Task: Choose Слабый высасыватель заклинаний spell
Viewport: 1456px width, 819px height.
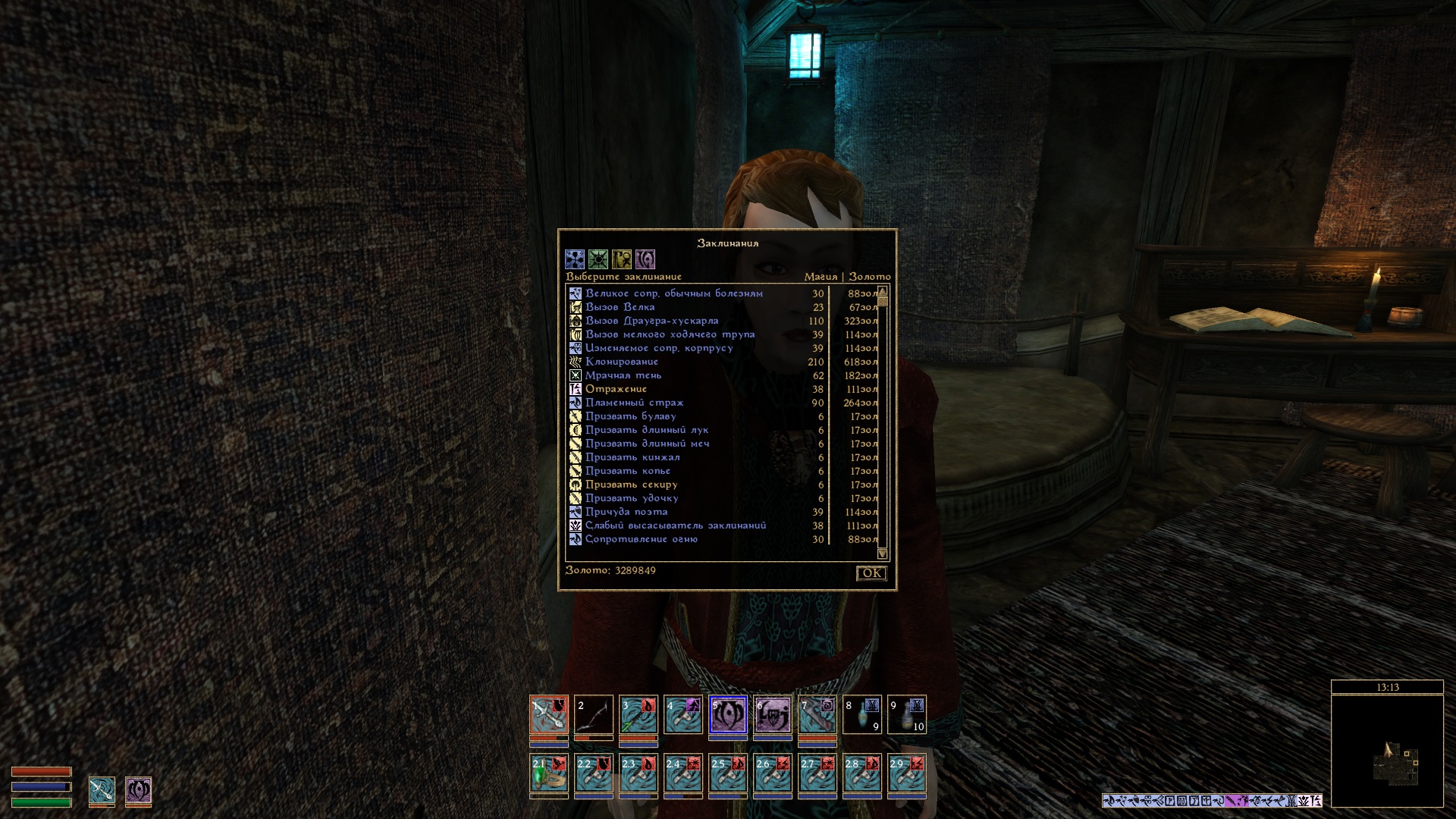Action: point(675,526)
